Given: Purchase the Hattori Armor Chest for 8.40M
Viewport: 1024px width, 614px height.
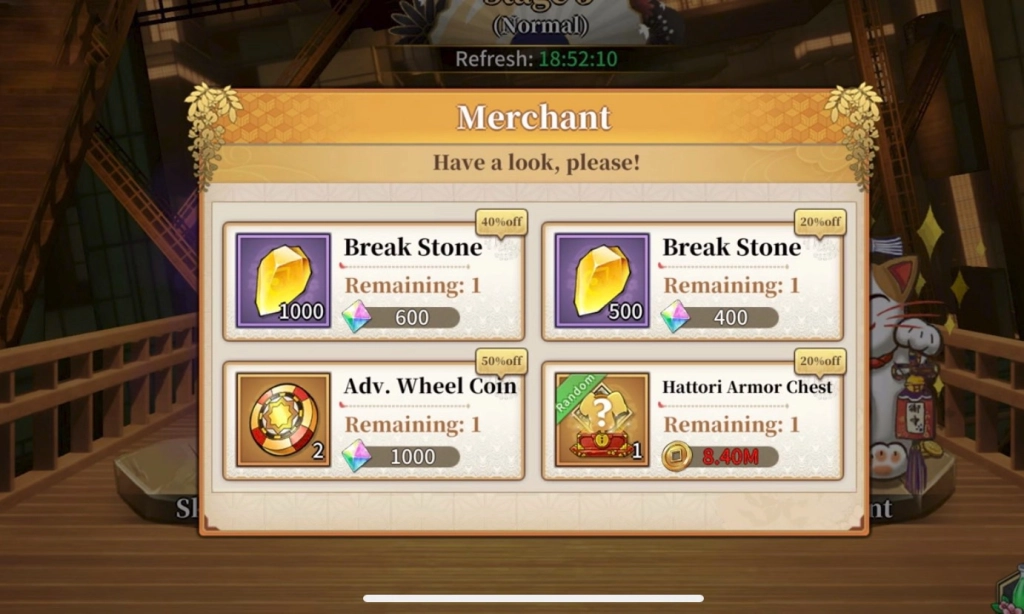Looking at the screenshot, I should [x=720, y=456].
